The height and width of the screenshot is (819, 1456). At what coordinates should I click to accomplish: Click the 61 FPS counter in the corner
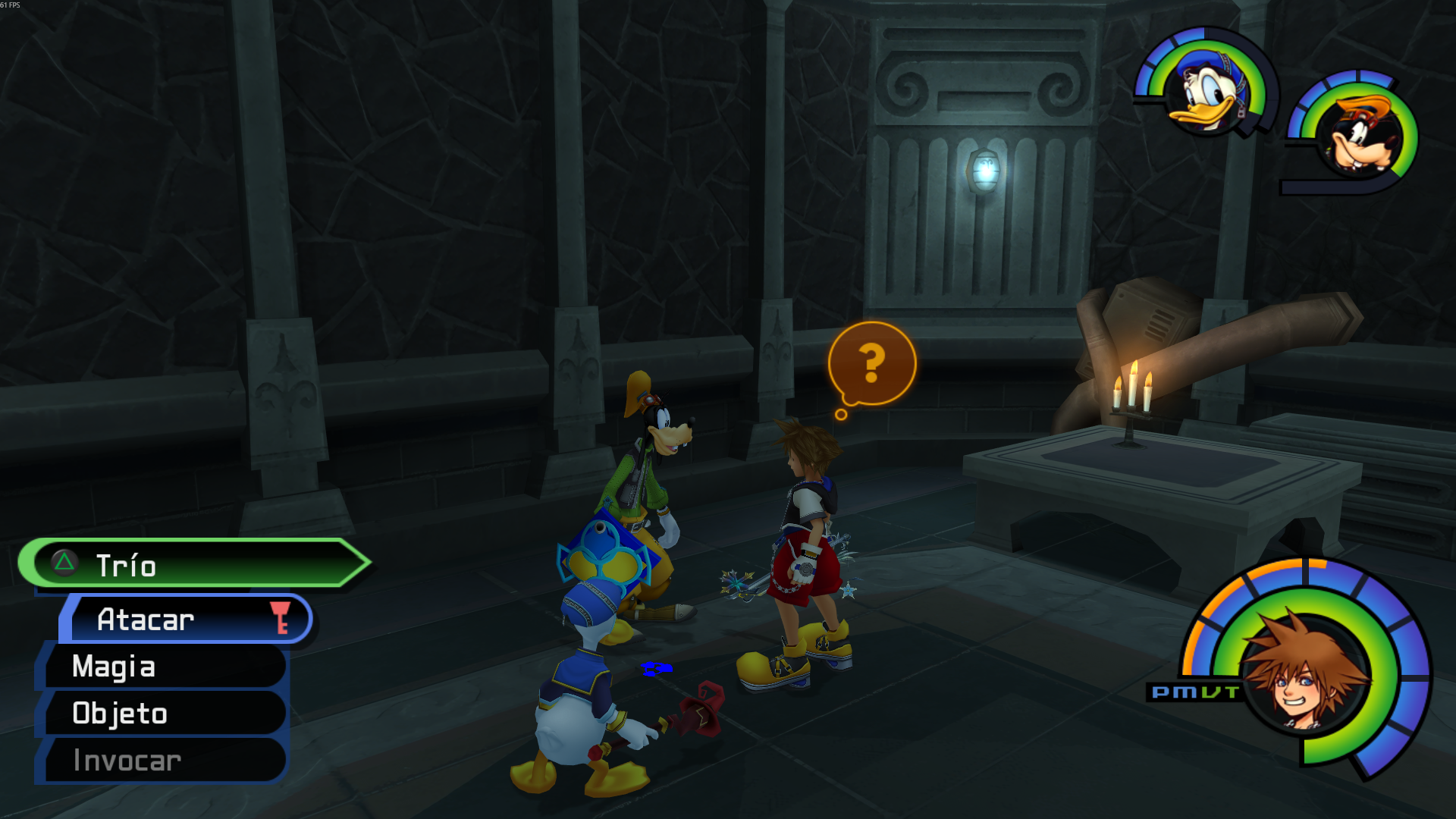tap(11, 4)
